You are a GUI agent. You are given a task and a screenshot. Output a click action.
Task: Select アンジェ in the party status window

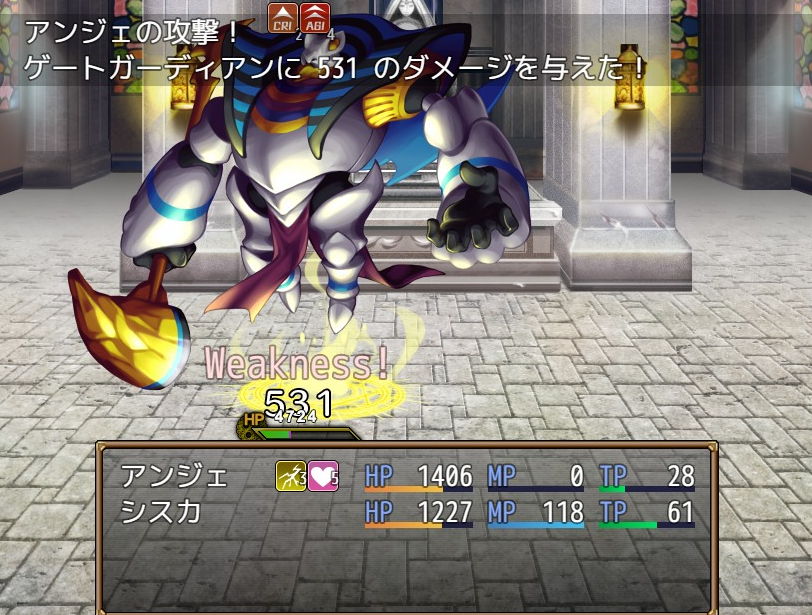coord(160,476)
